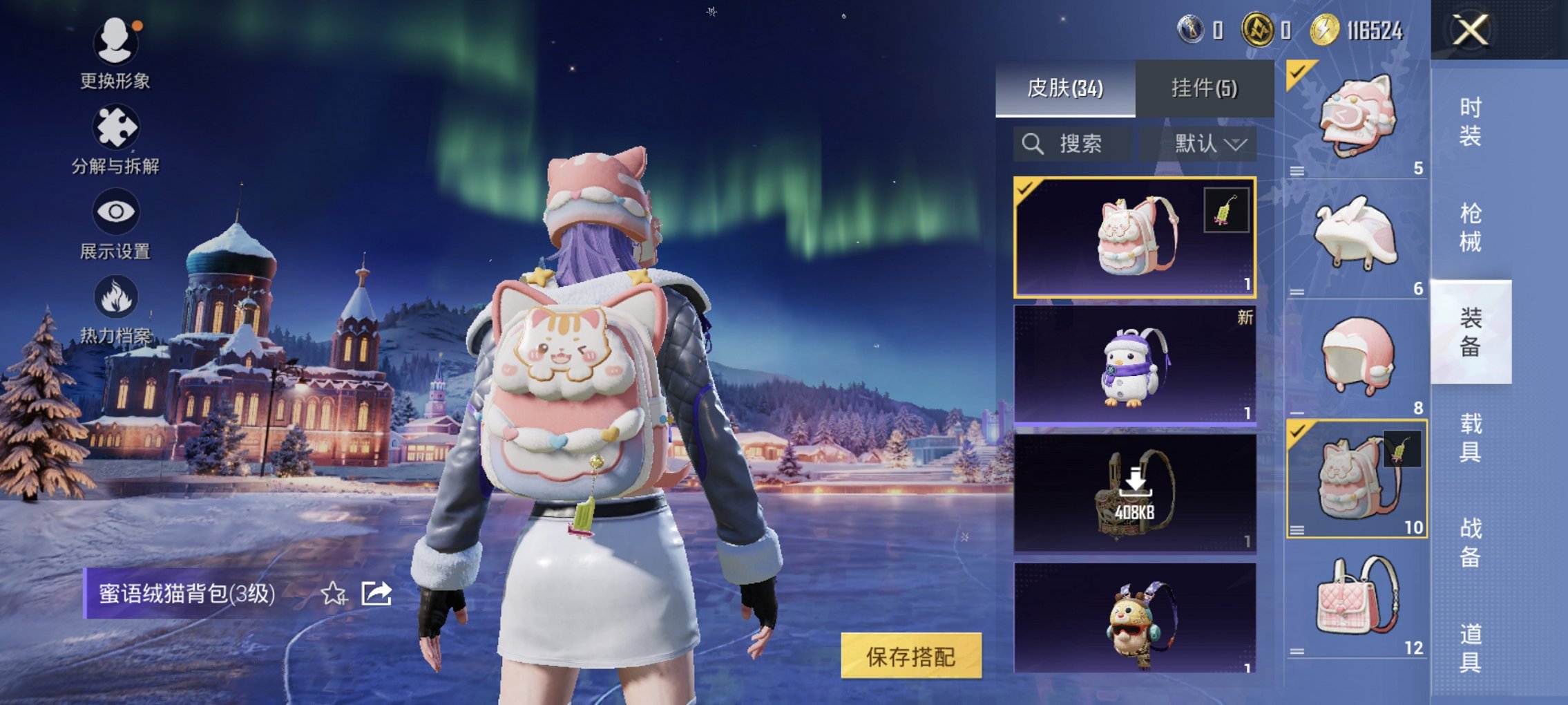Switch to the 皮肤(34) skins tab
This screenshot has width=1568, height=705.
point(1064,88)
